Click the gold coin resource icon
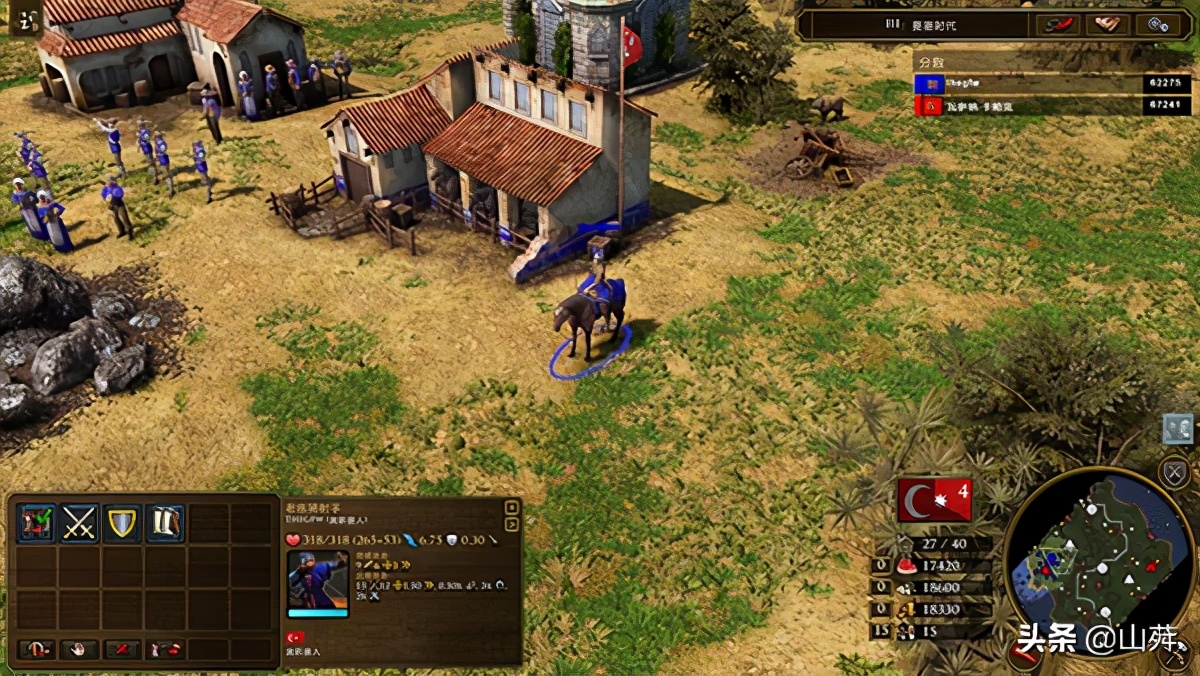This screenshot has height=676, width=1200. coord(907,609)
